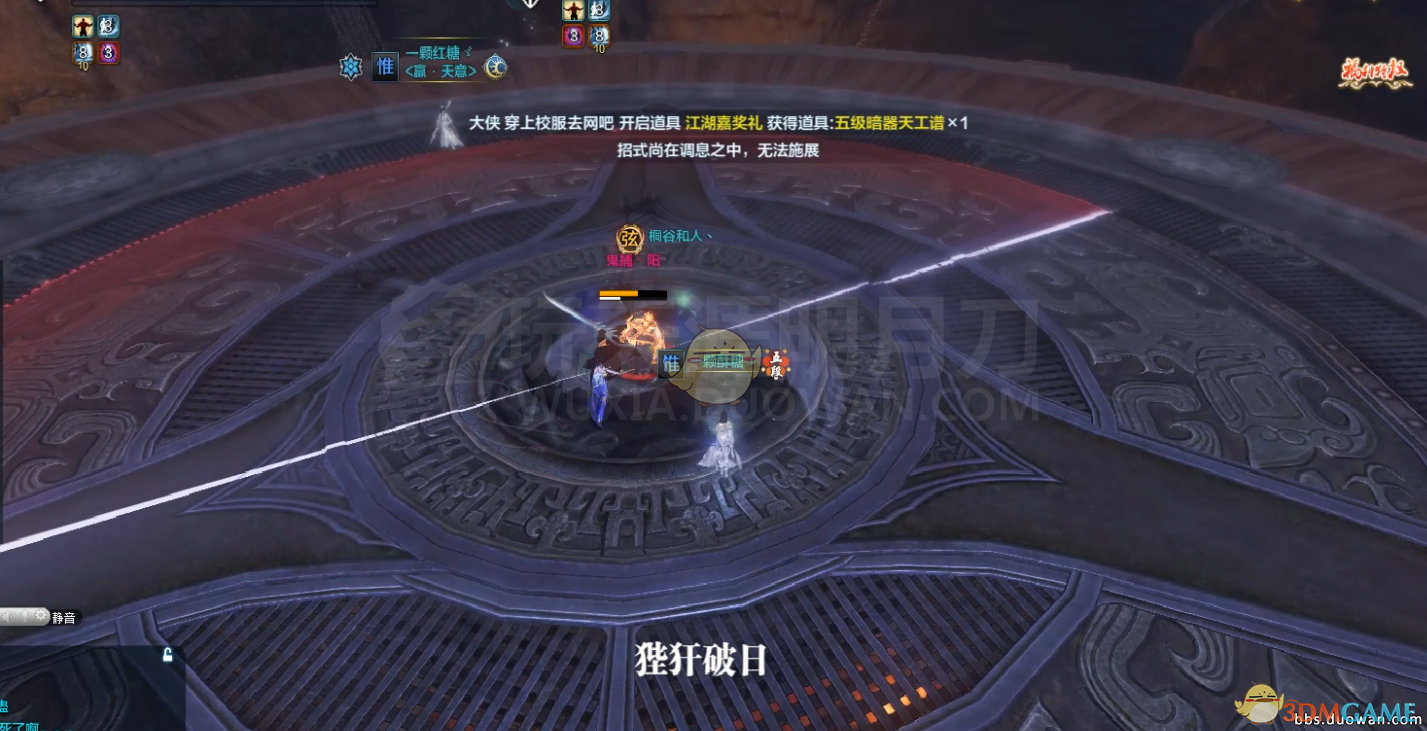Click the buff icon with stack count 10
Image resolution: width=1427 pixels, height=731 pixels.
coord(83,52)
